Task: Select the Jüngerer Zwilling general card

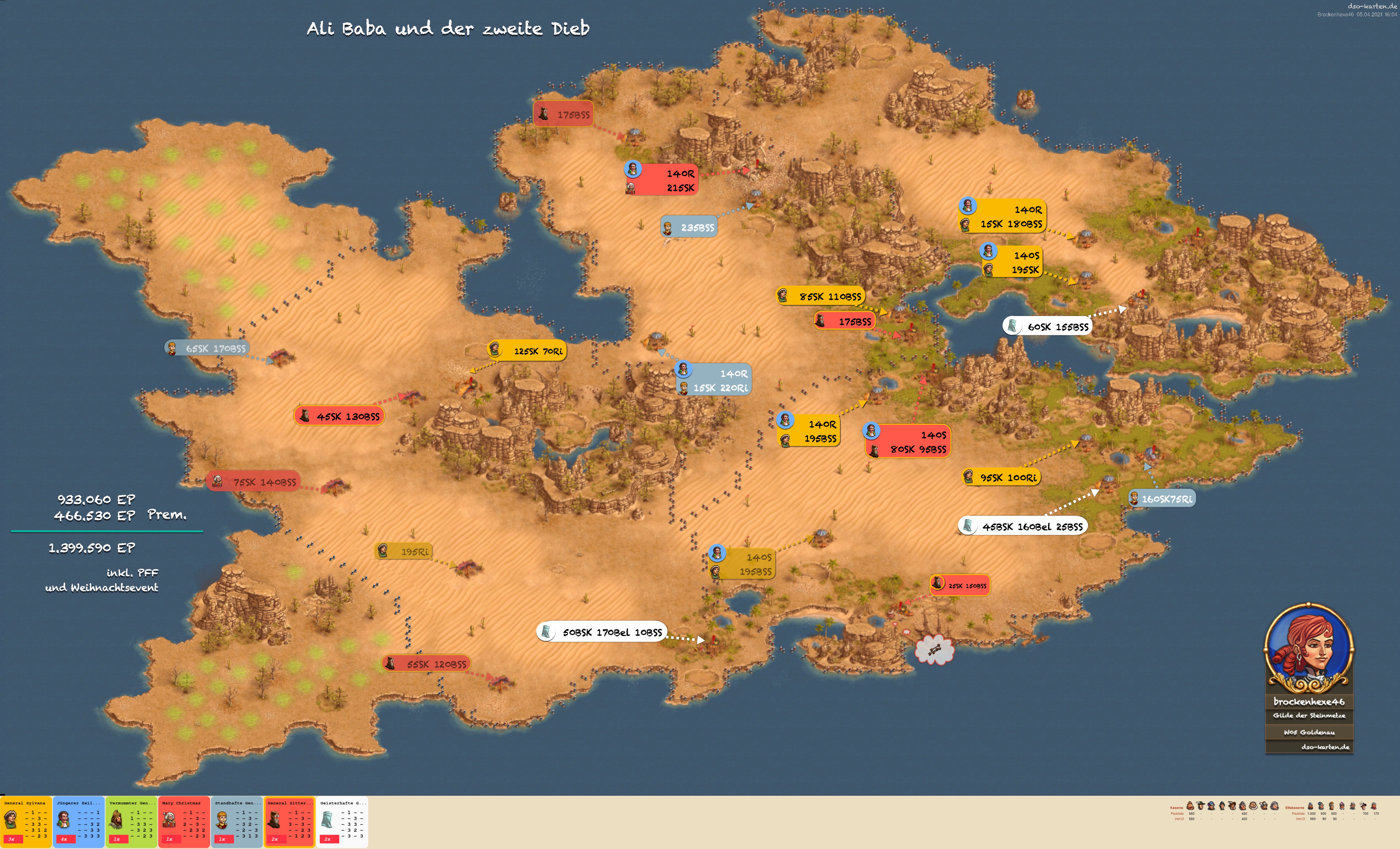Action: [x=79, y=822]
